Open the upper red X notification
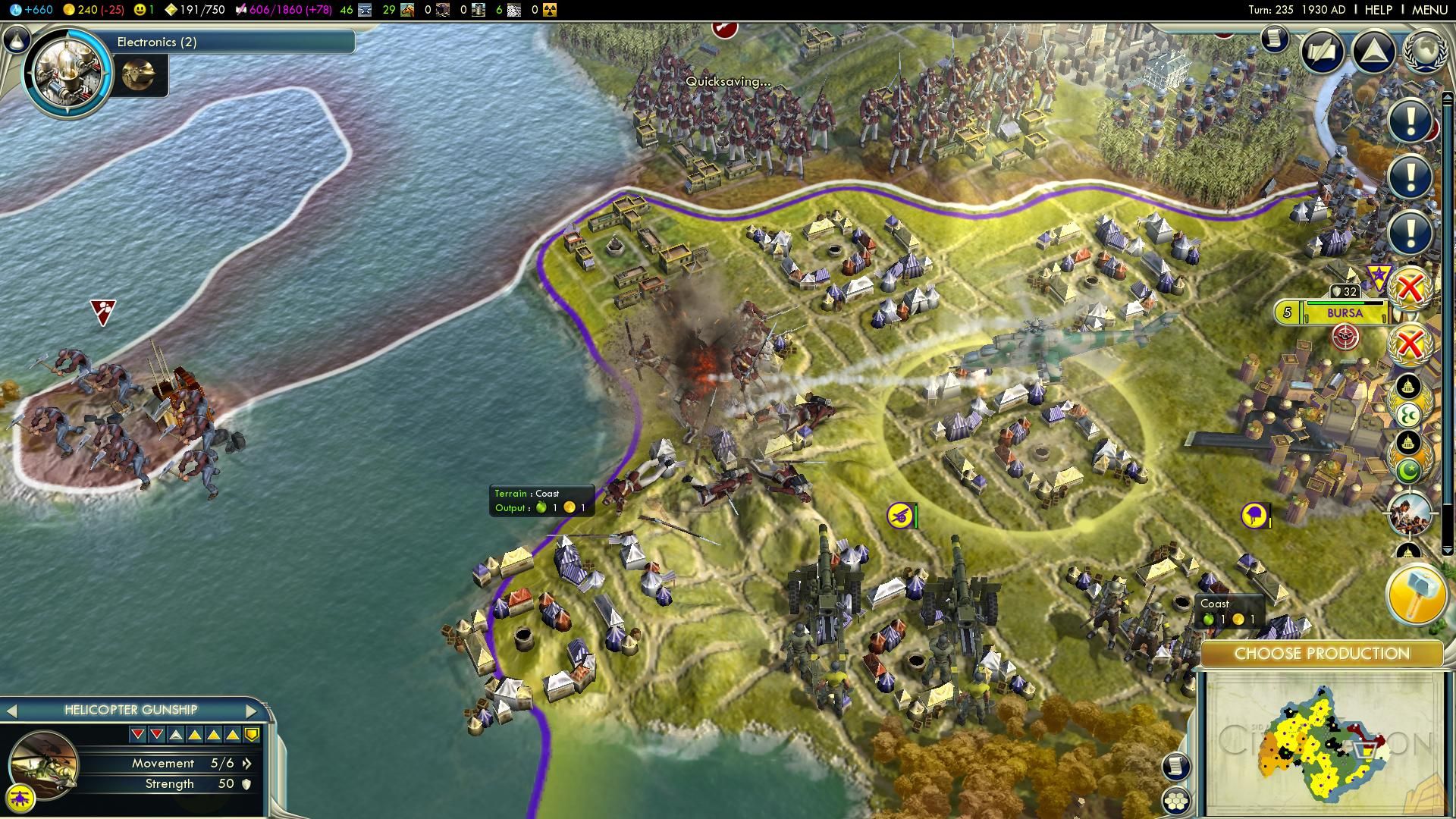The image size is (1456, 819). (x=1410, y=288)
